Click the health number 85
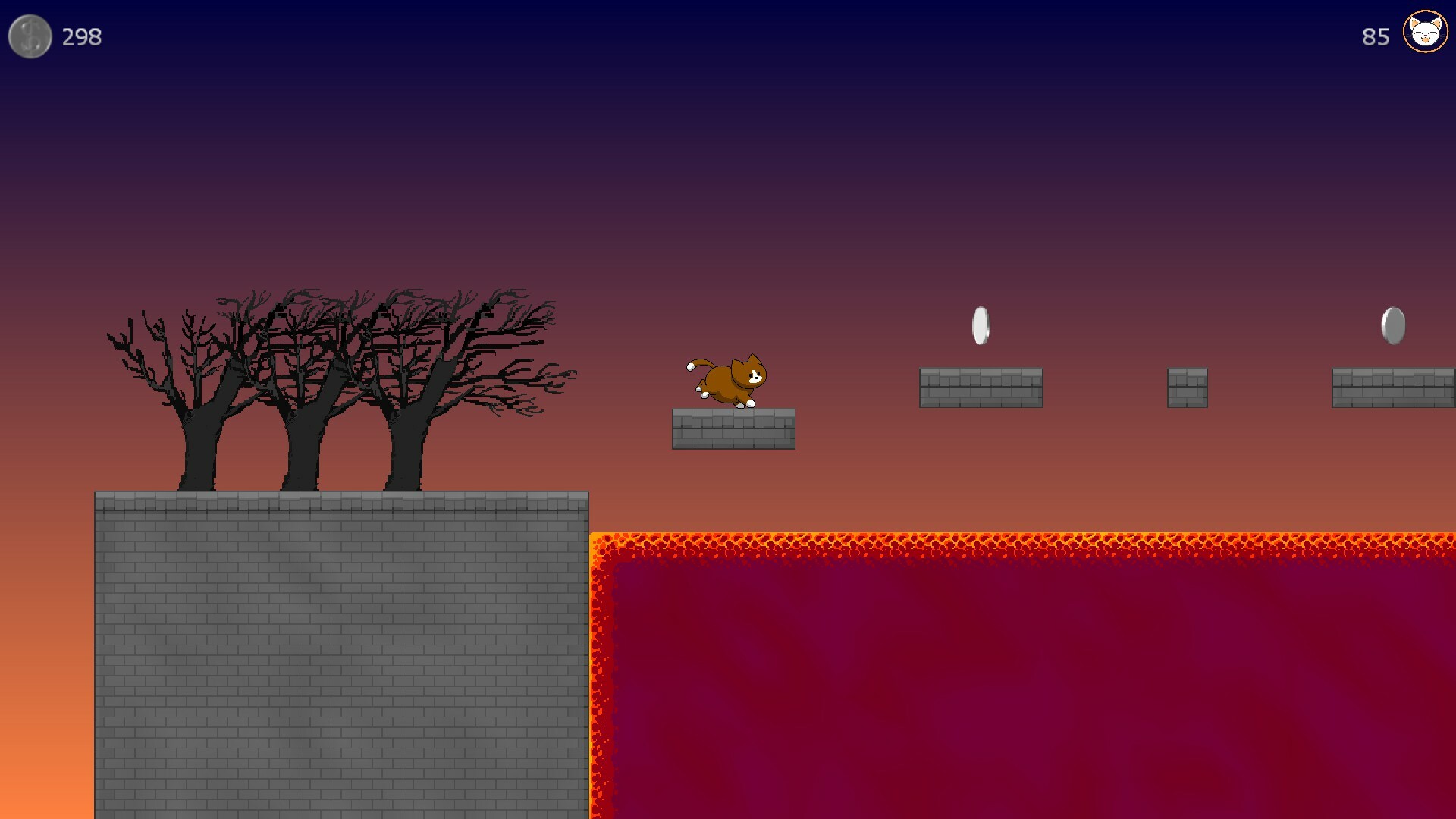 tap(1374, 36)
